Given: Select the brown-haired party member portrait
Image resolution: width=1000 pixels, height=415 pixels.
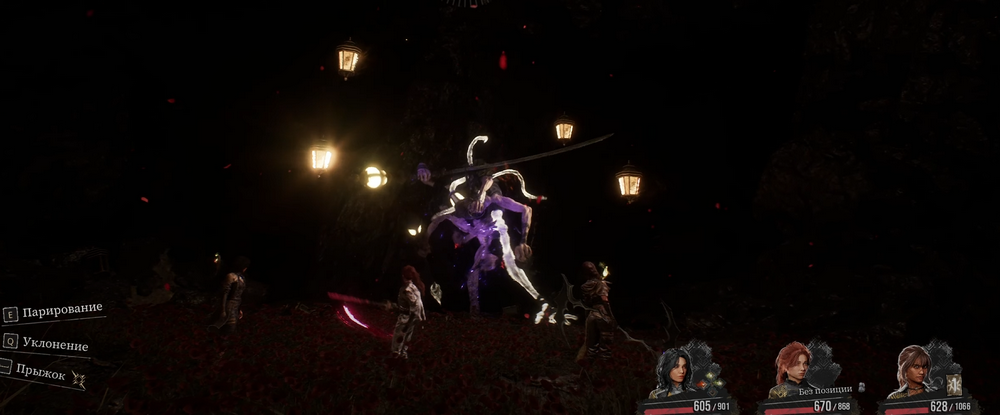Looking at the screenshot, I should pos(912,370).
